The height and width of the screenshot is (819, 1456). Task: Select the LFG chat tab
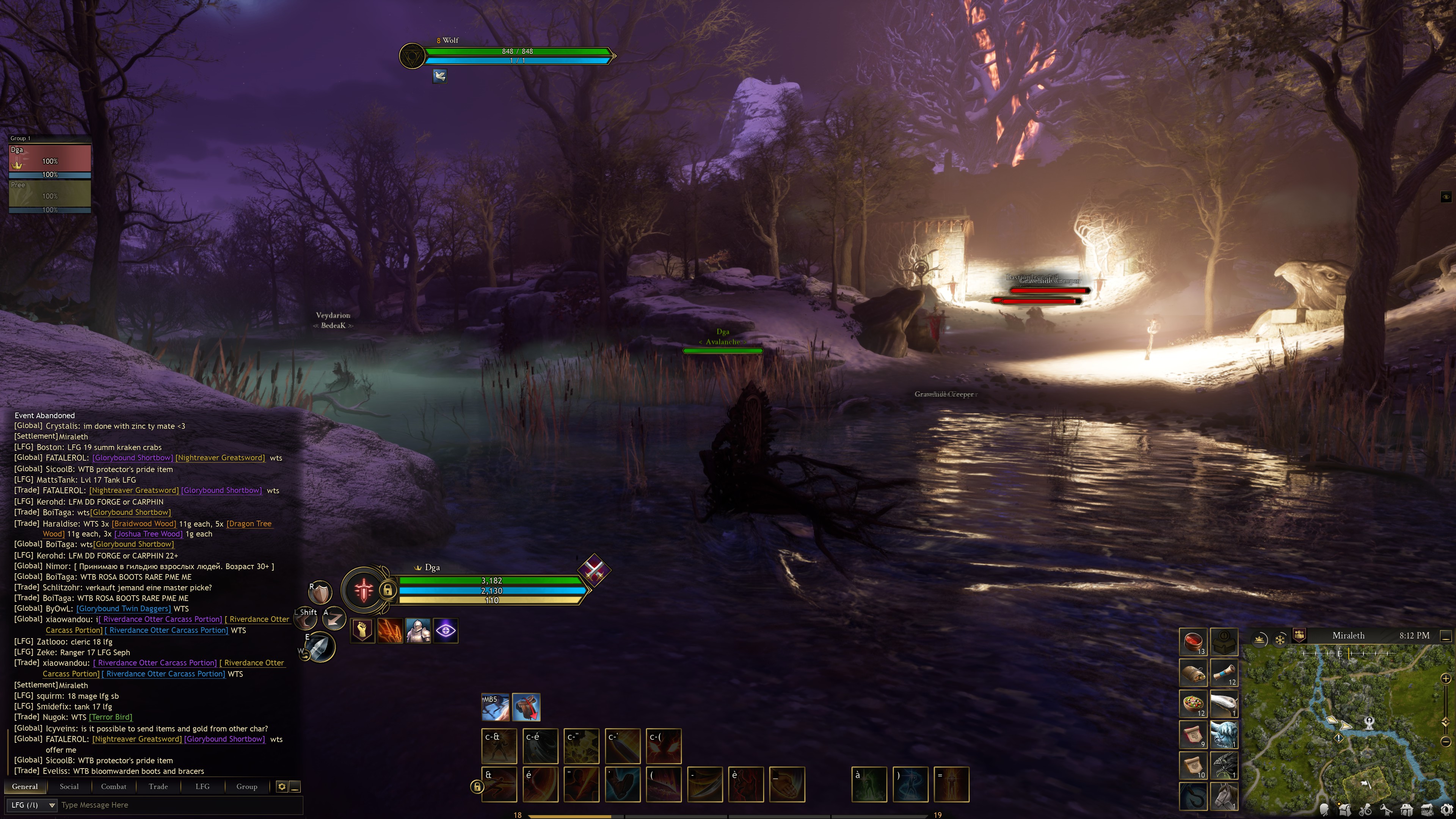coord(202,786)
